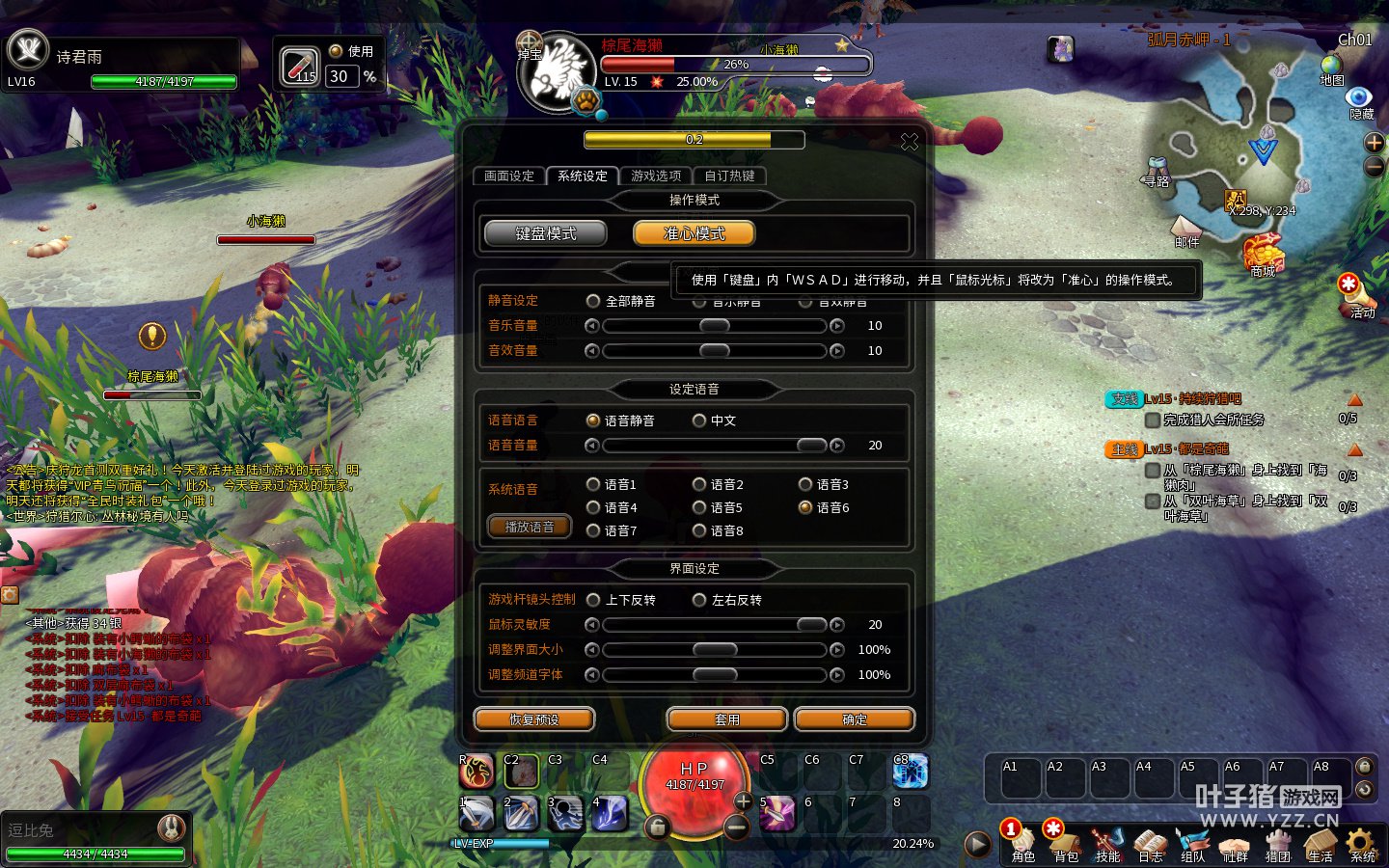
Task: Enable the 全部静音 option
Action: click(x=593, y=301)
